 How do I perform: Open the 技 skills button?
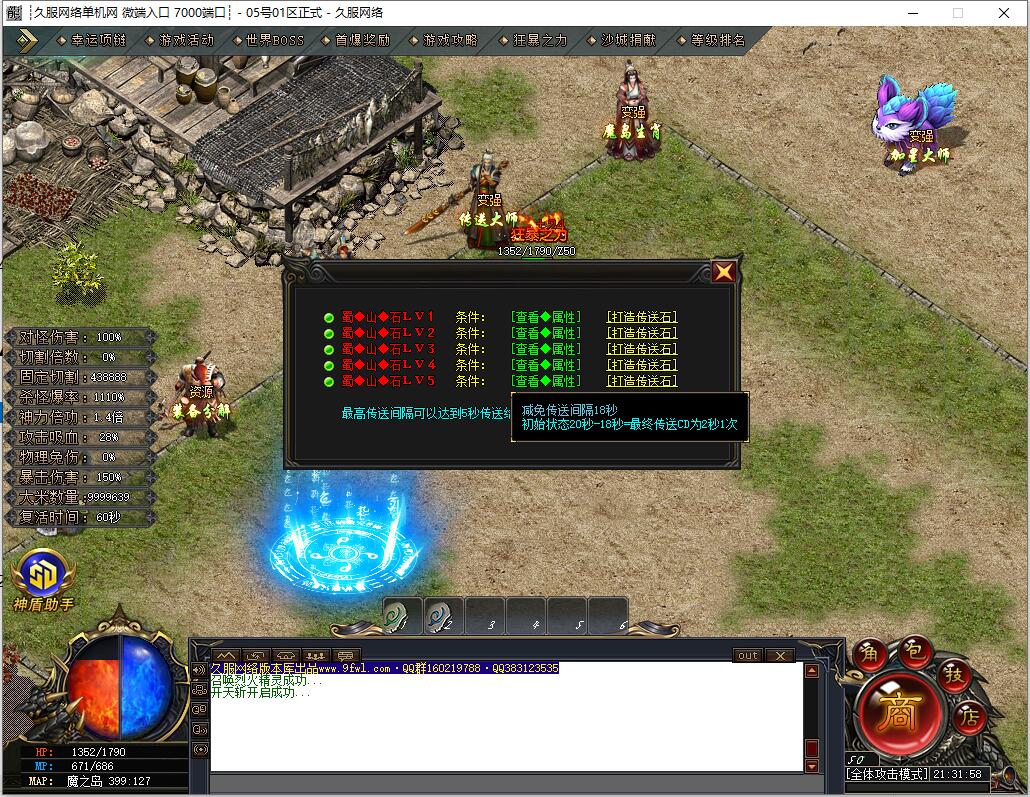coord(953,675)
